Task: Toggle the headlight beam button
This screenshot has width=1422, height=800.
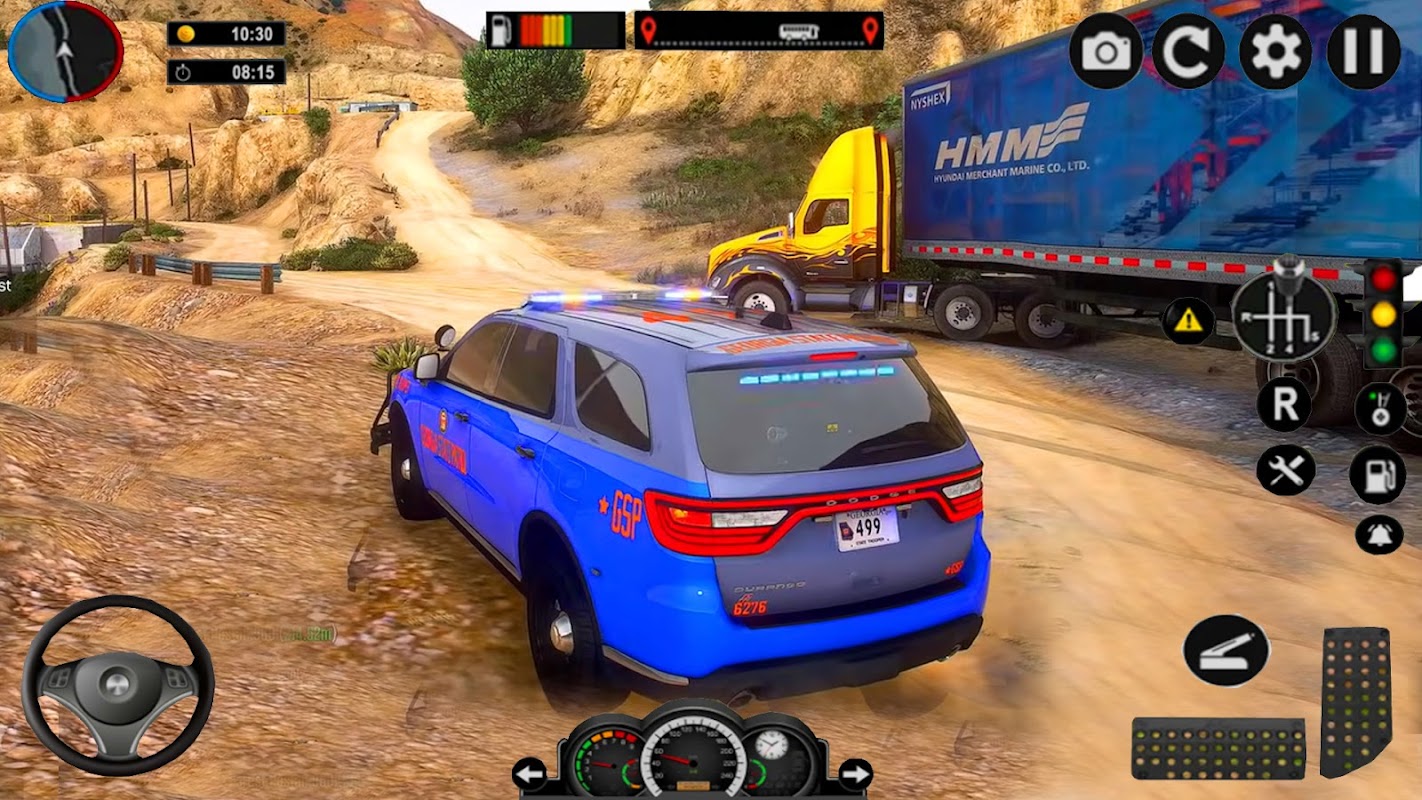Action: click(x=1380, y=409)
